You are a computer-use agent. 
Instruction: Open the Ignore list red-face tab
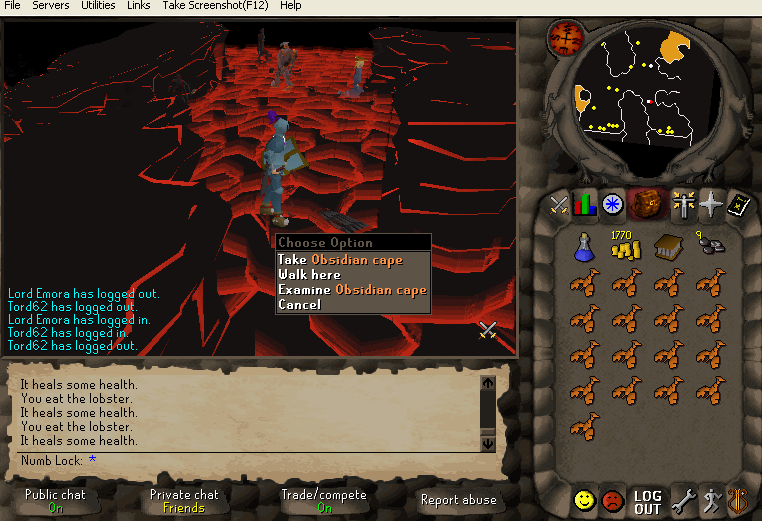coord(612,500)
